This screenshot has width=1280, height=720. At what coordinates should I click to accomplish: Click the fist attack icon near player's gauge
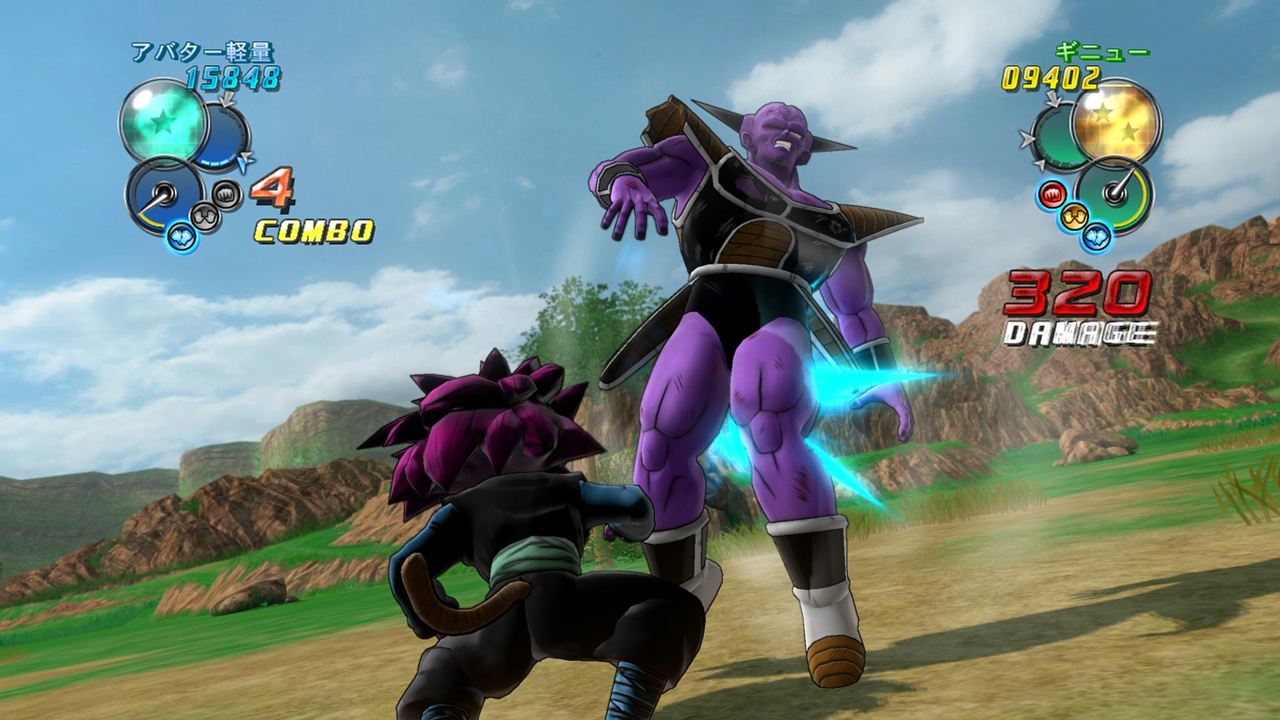point(225,195)
